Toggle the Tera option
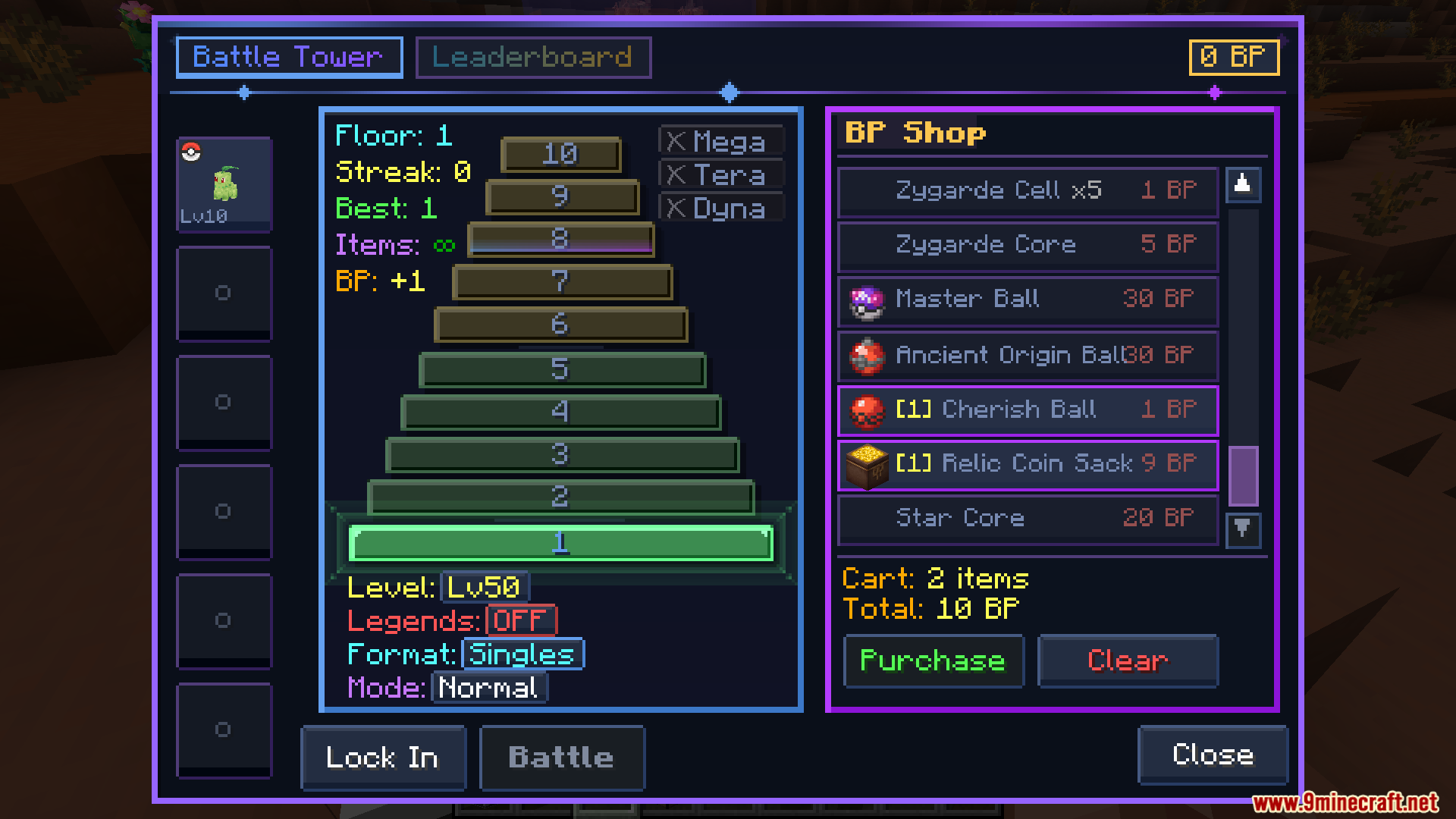Viewport: 1456px width, 819px height. click(x=720, y=175)
